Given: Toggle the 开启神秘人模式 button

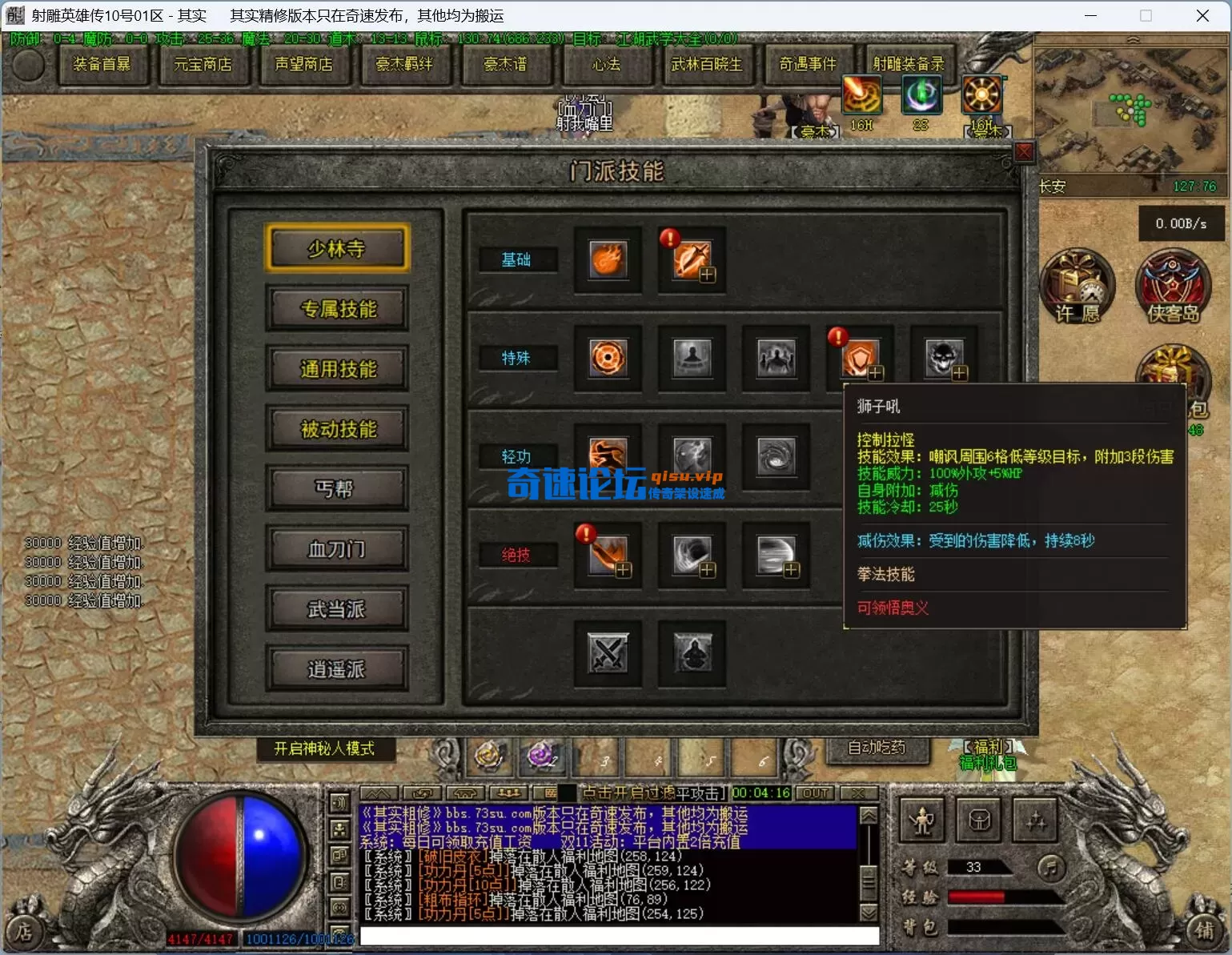Looking at the screenshot, I should point(324,748).
